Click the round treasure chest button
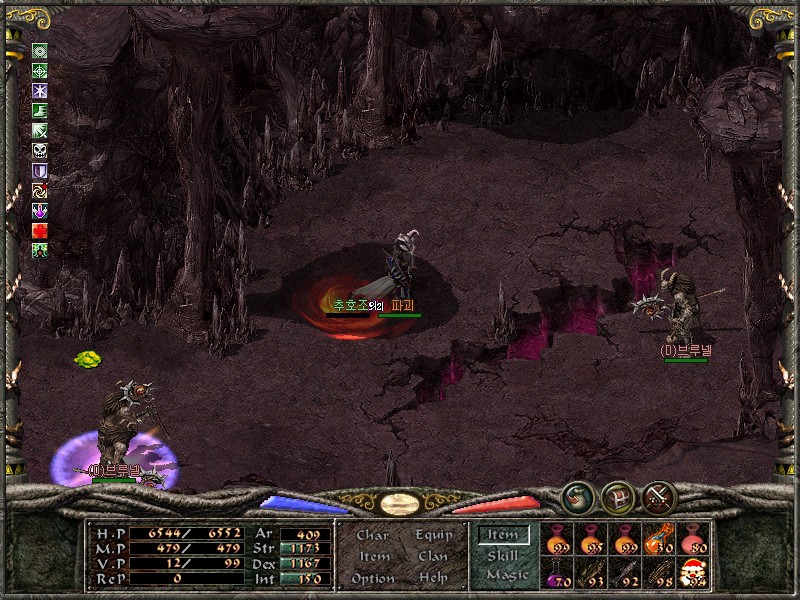Viewport: 800px width, 600px height. tap(617, 496)
